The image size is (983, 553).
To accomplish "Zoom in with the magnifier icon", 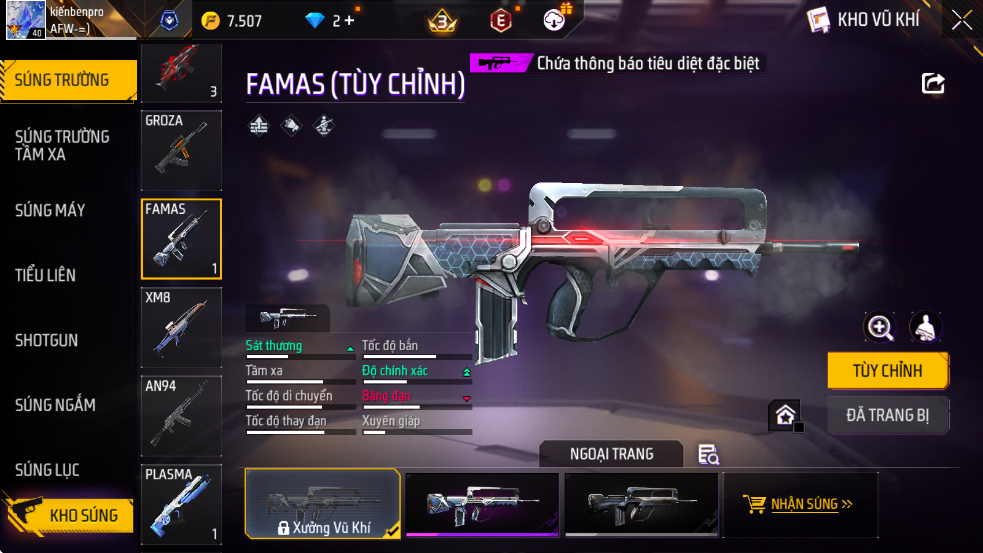I will click(x=880, y=327).
